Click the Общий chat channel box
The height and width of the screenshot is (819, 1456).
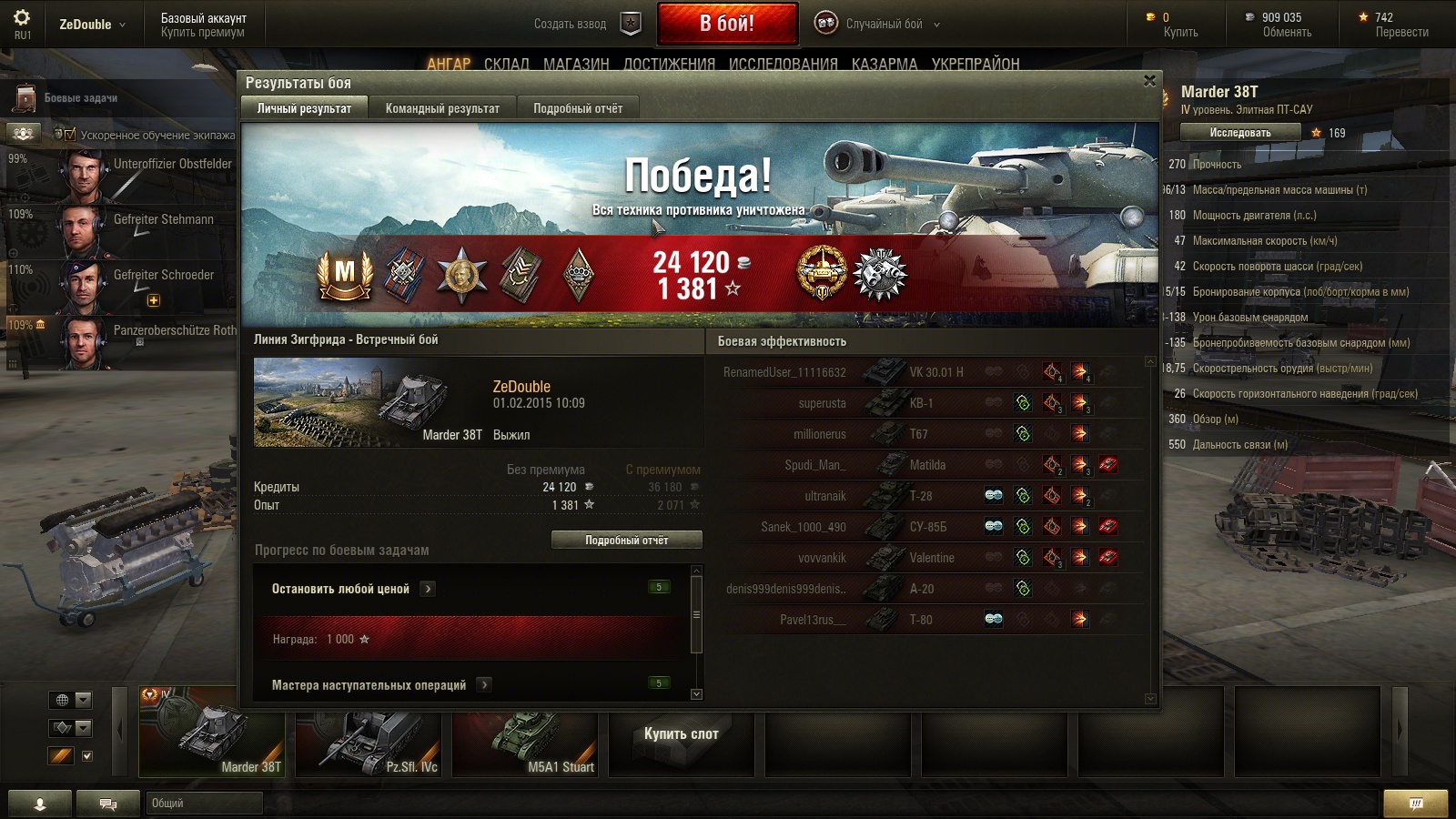(x=205, y=803)
